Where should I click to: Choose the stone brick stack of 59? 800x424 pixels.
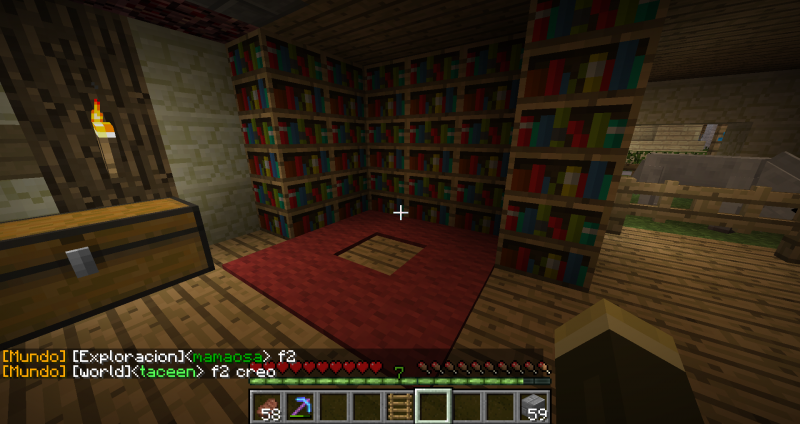coord(534,406)
